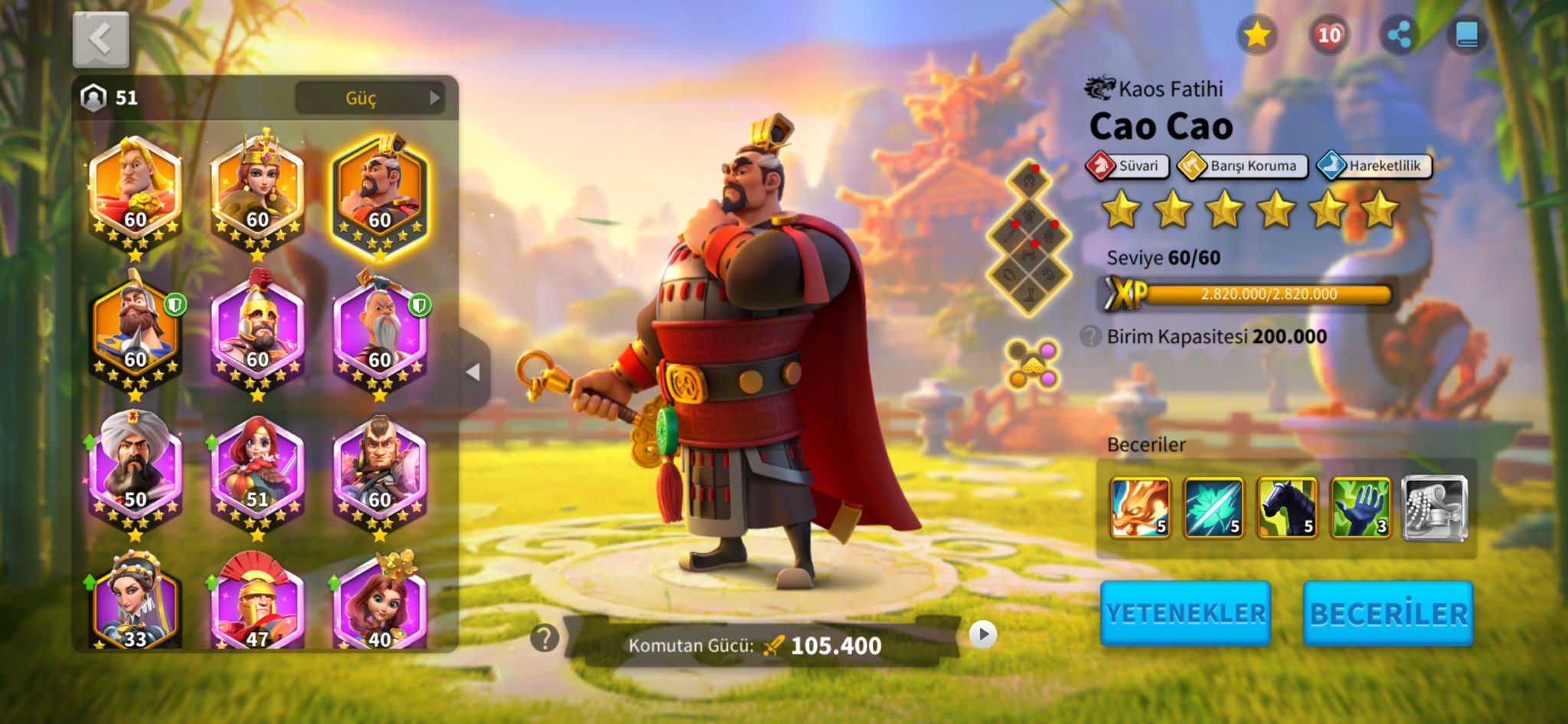
Task: Open the blue book icon
Action: 1466,35
